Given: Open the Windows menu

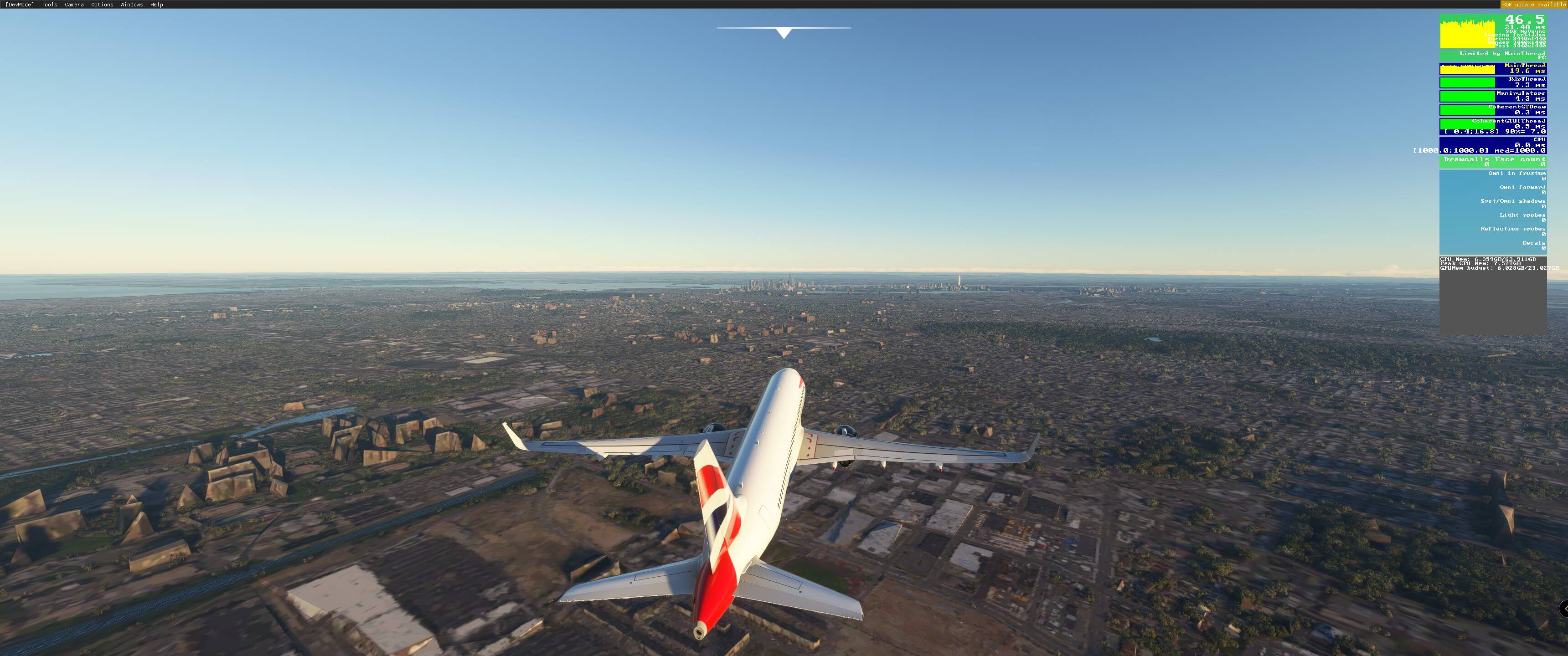Looking at the screenshot, I should coord(131,4).
